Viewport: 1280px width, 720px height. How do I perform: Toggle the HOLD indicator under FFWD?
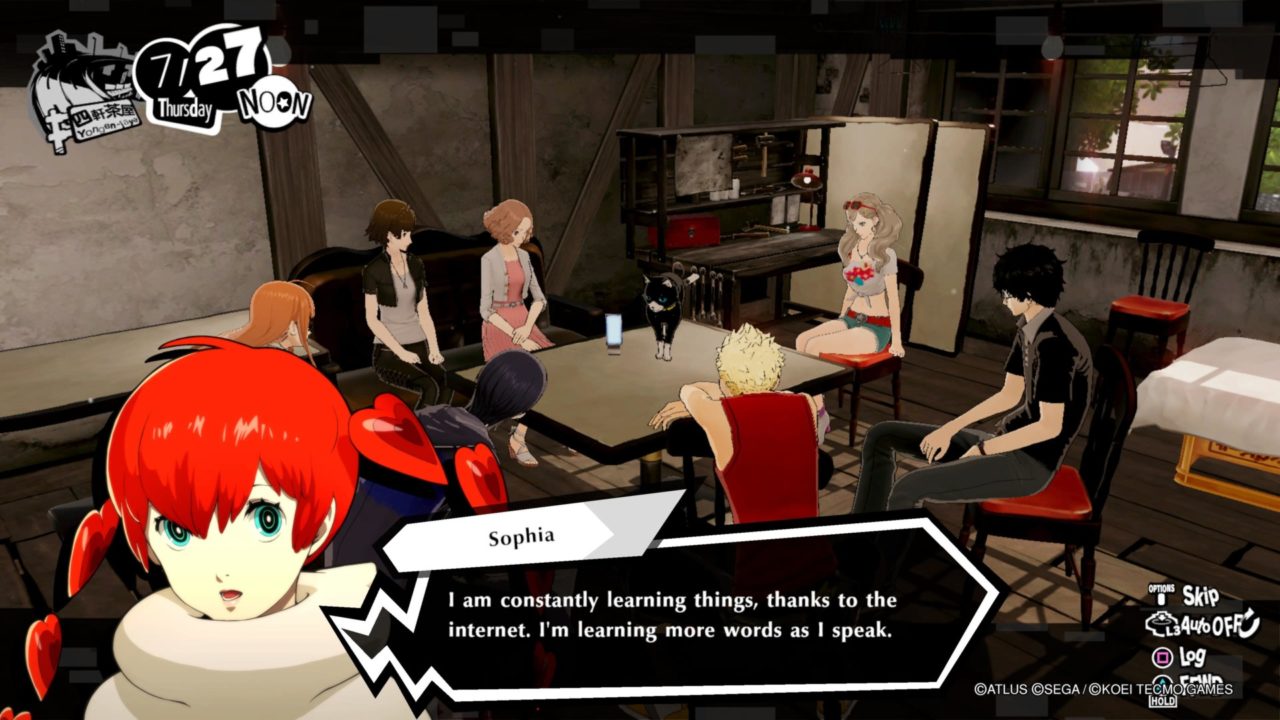(x=1163, y=700)
